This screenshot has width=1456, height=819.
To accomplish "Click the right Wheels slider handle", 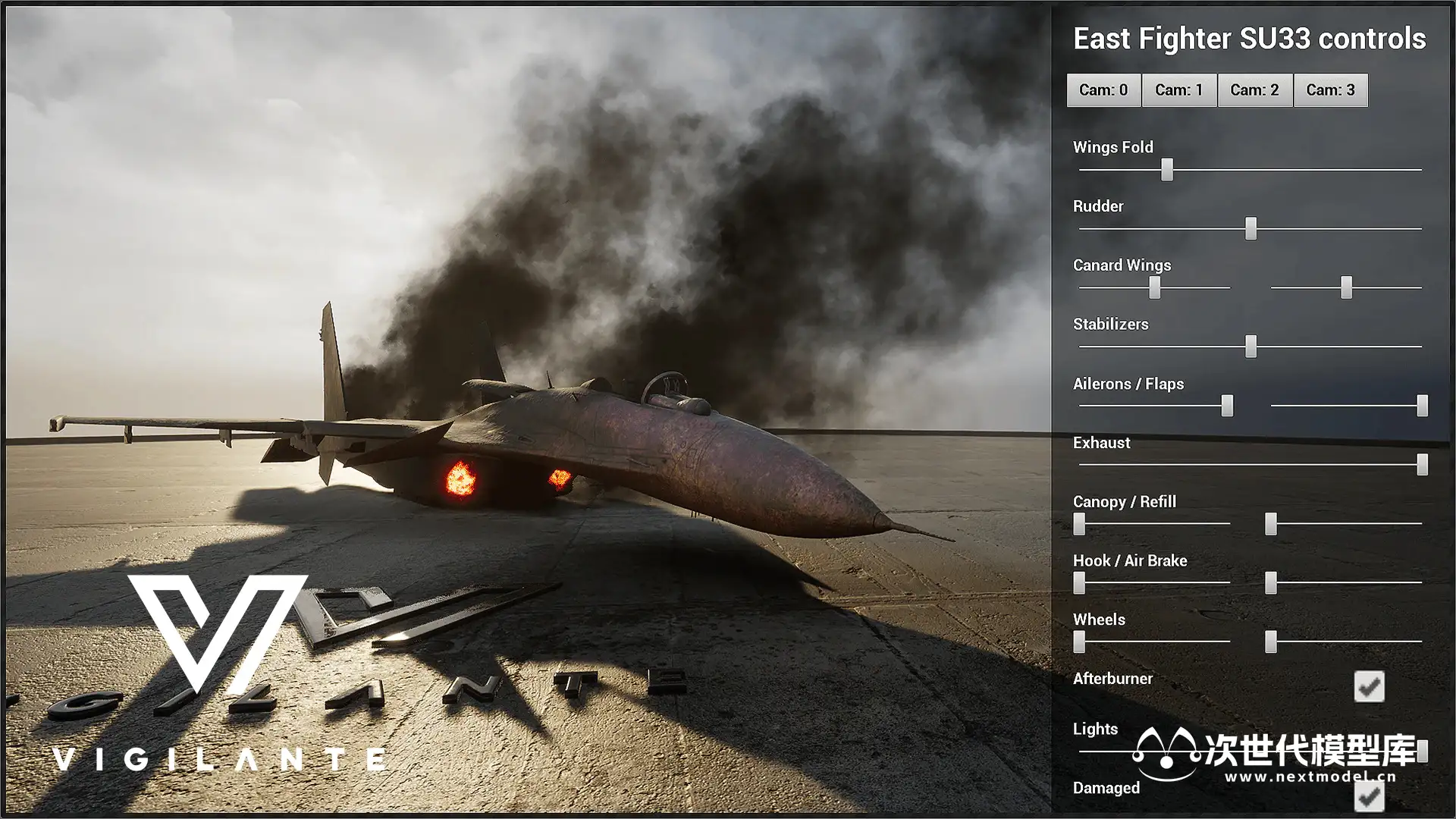I will tap(1271, 642).
